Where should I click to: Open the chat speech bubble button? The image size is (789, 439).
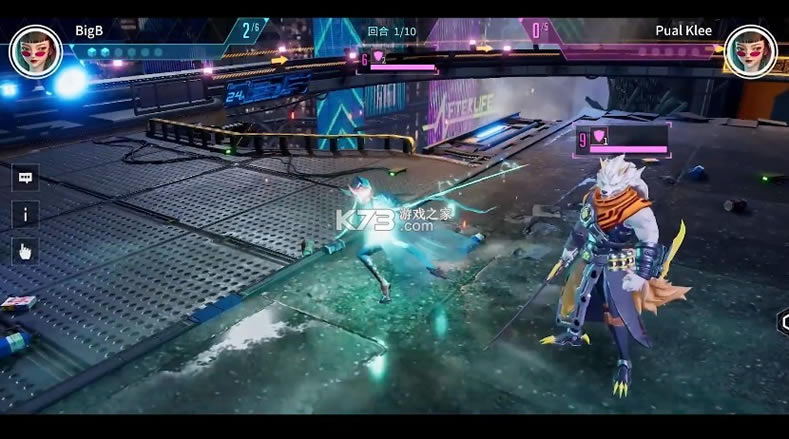click(25, 178)
